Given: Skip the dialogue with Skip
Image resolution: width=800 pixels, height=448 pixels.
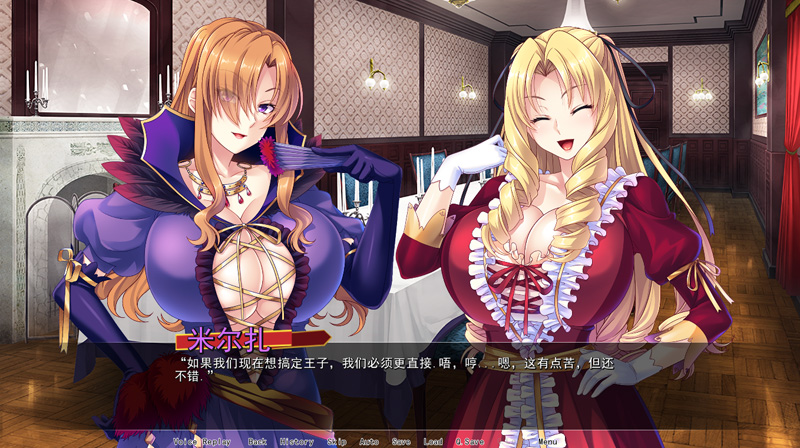Looking at the screenshot, I should (x=336, y=441).
